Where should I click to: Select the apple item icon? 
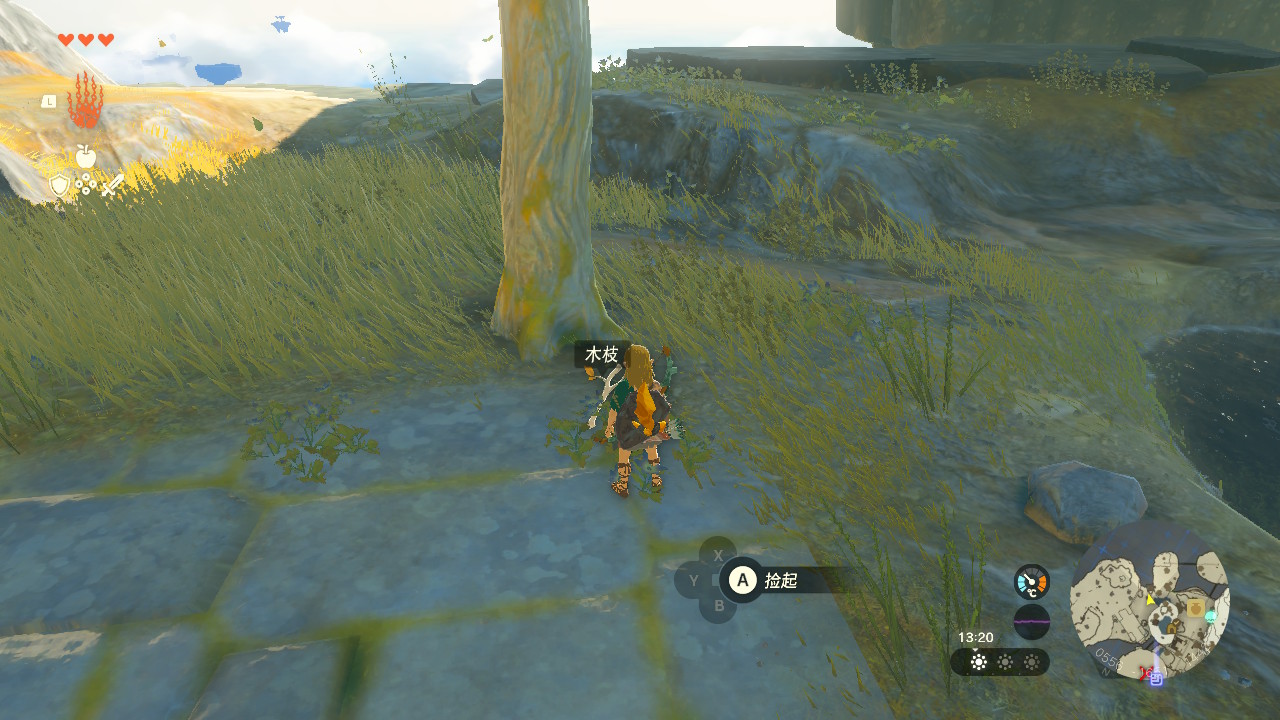point(86,155)
